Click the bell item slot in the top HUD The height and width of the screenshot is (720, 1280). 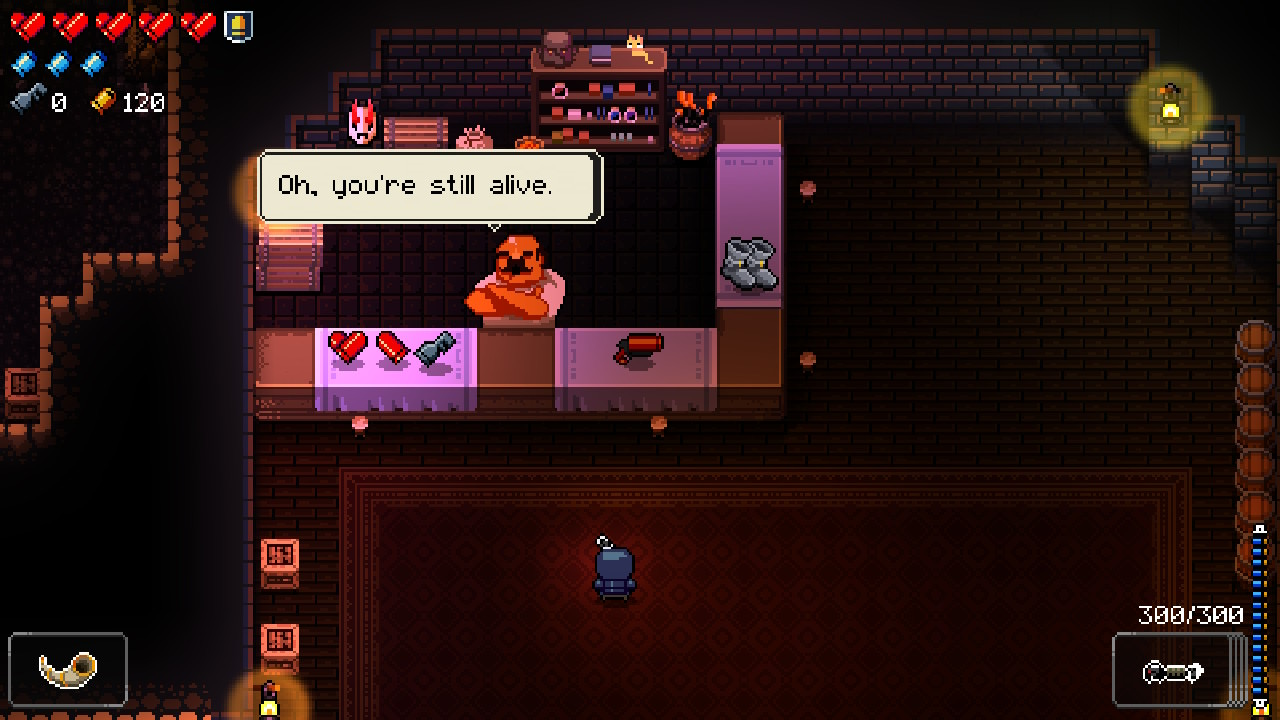(x=237, y=26)
